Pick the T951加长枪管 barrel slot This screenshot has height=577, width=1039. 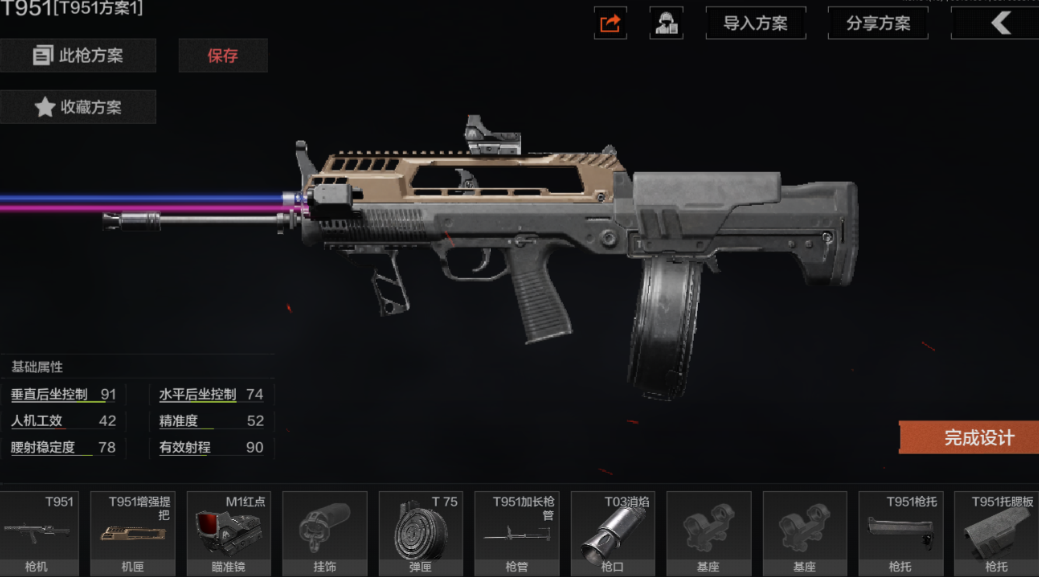point(517,532)
